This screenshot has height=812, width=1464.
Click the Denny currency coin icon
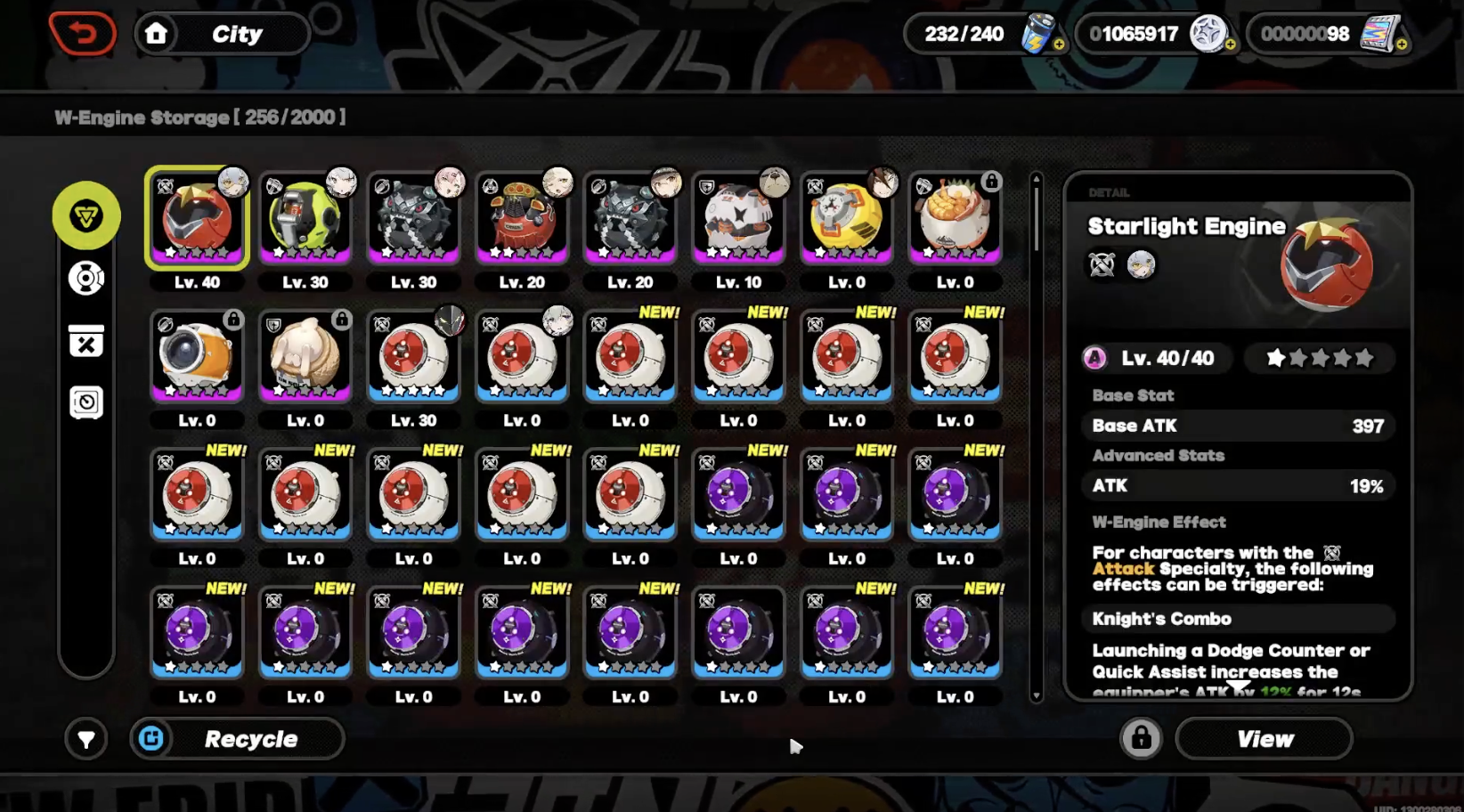point(1210,34)
